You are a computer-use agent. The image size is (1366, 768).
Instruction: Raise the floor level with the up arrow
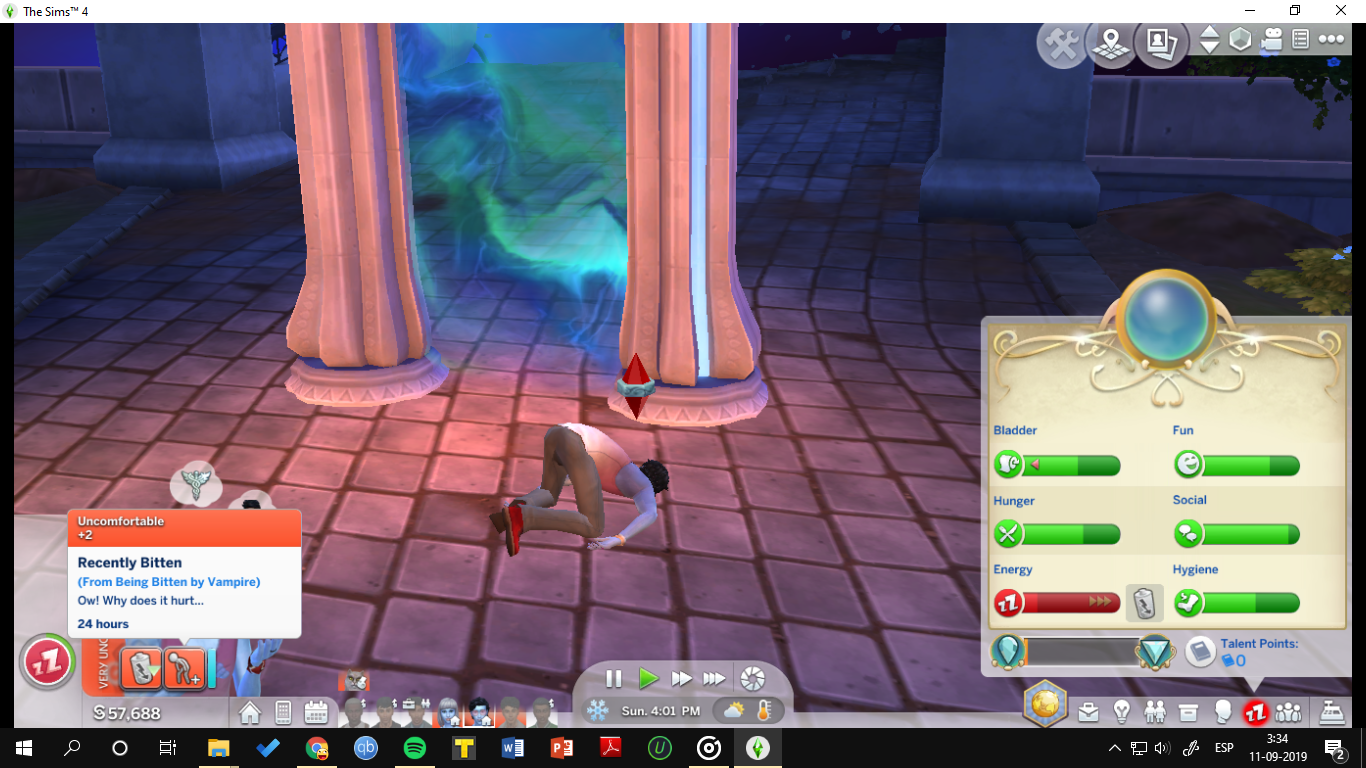(x=1211, y=35)
